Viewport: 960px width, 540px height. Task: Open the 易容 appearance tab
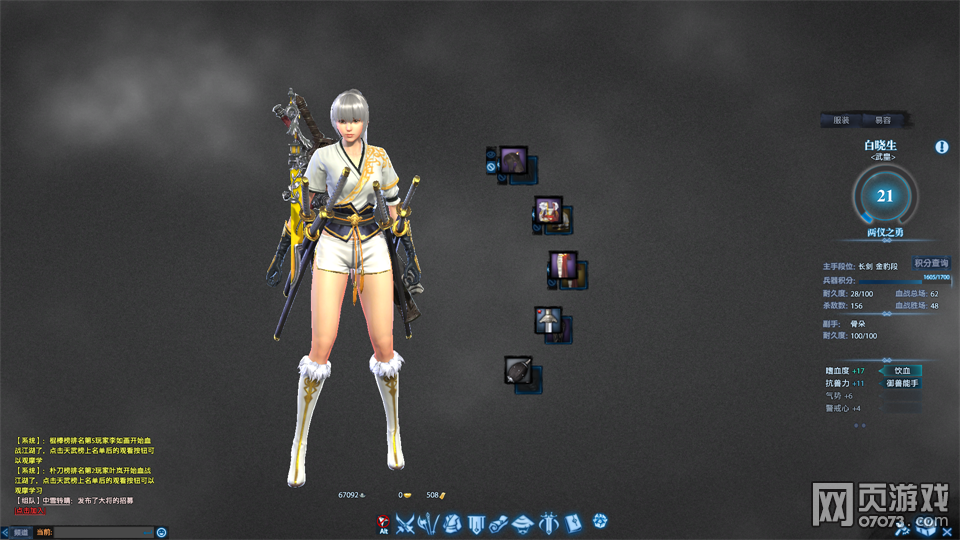[883, 120]
